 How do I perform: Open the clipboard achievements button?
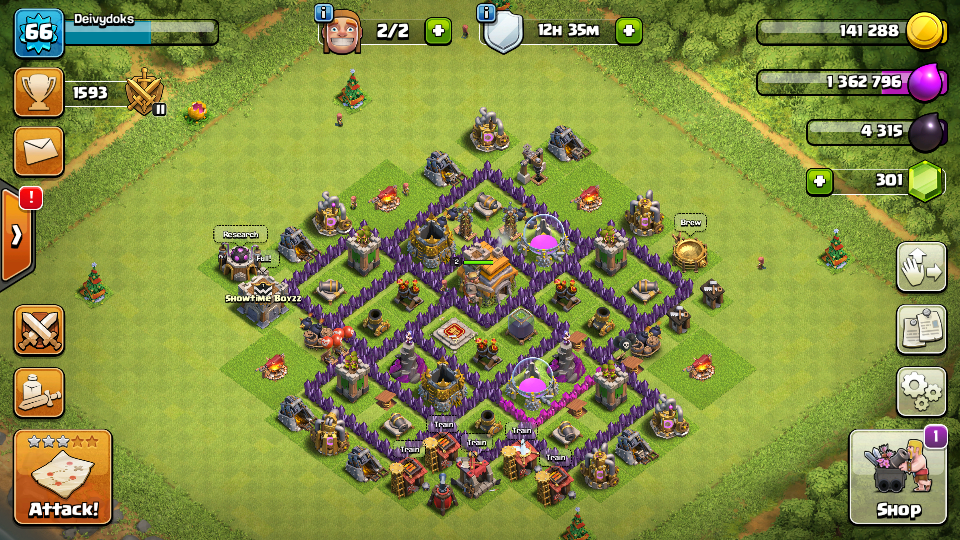pos(920,329)
